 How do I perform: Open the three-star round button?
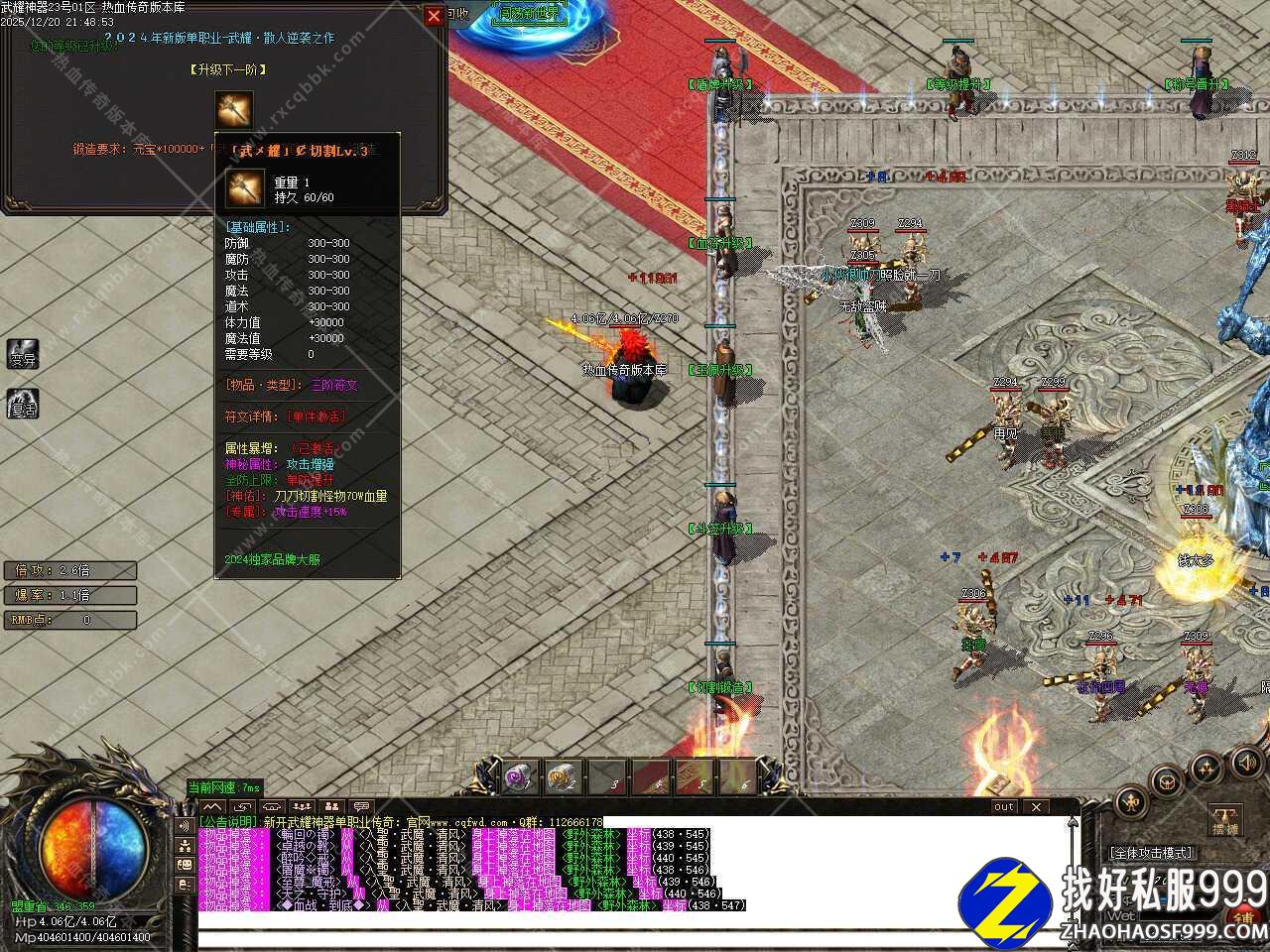tap(1206, 766)
